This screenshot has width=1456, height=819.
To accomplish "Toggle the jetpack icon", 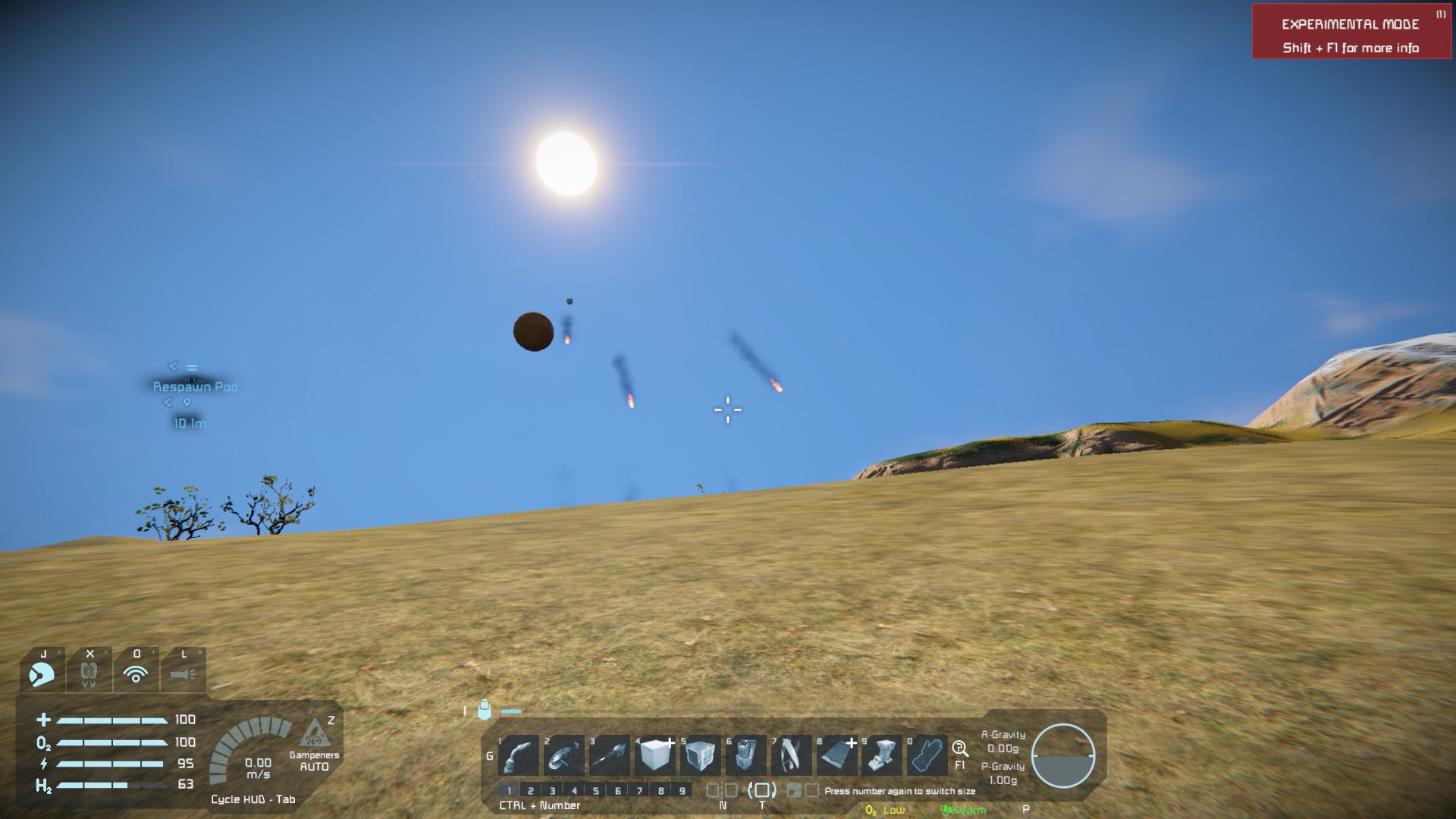I will click(x=89, y=672).
